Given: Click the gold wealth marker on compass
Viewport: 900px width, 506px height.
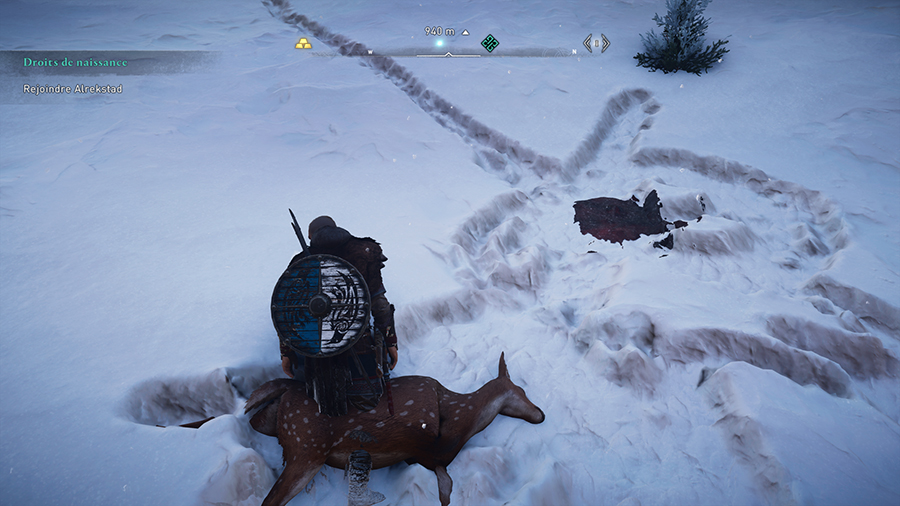Looking at the screenshot, I should tap(303, 43).
